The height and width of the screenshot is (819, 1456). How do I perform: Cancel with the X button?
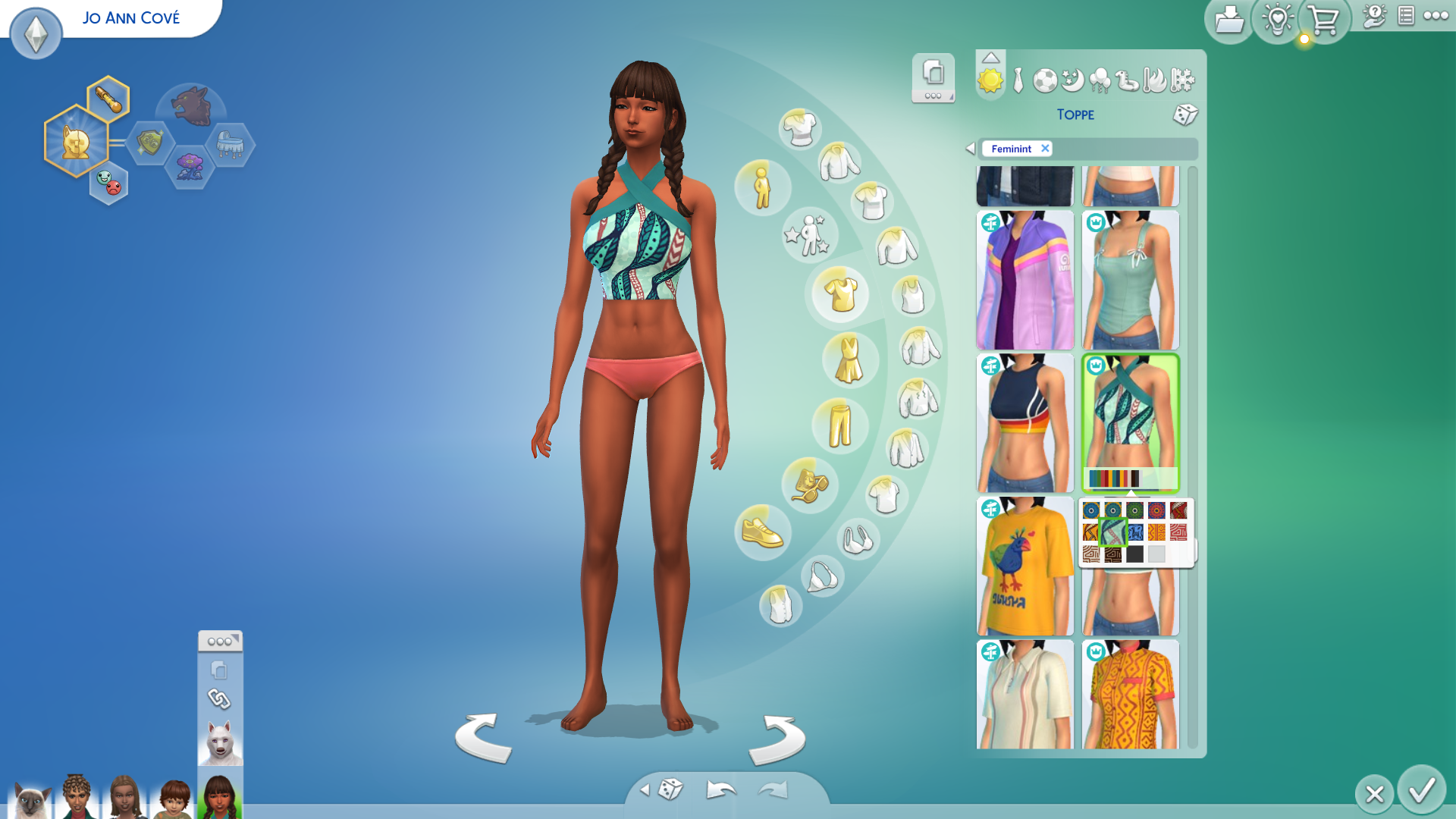click(1374, 794)
